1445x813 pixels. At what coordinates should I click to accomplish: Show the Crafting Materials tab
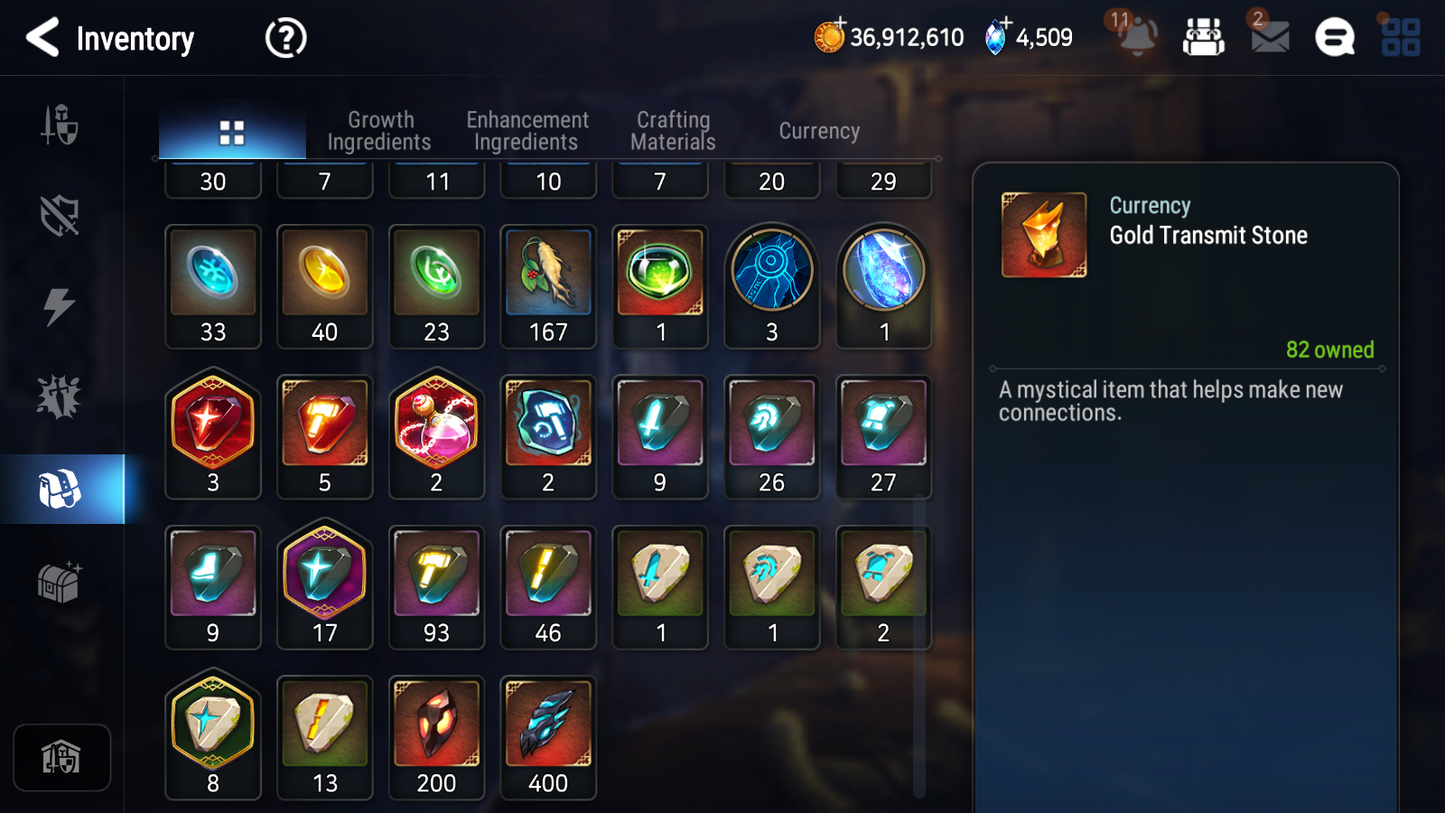(673, 131)
